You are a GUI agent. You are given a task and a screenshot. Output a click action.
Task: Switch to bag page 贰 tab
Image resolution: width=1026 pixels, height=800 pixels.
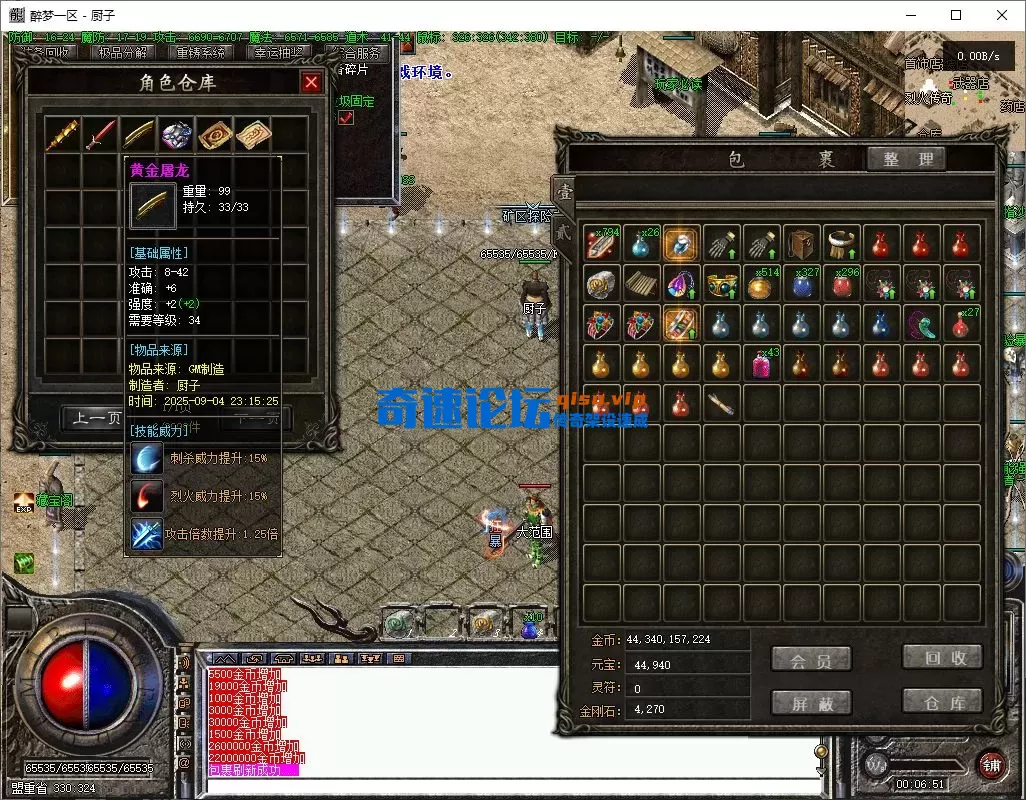click(562, 233)
